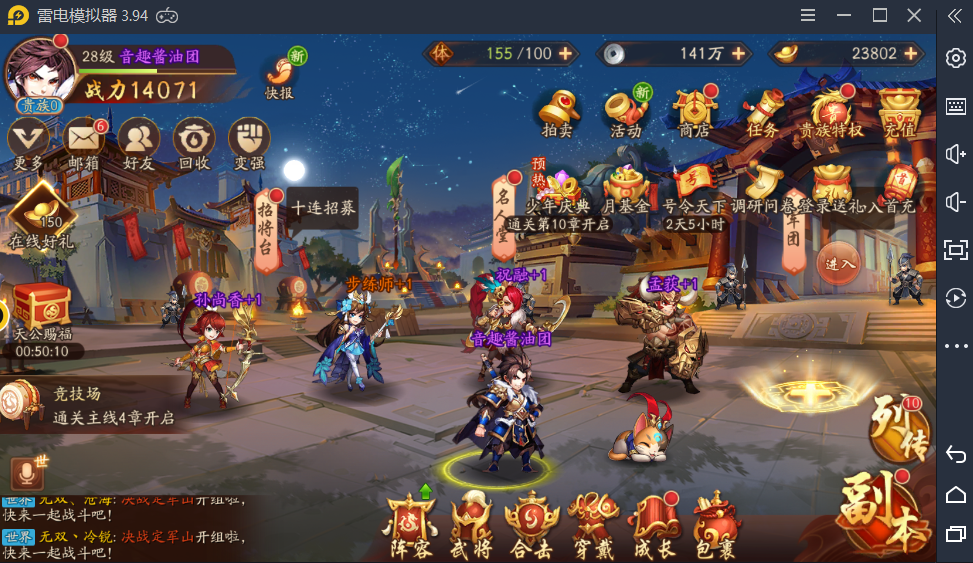Open the 阵容 lineup menu
The height and width of the screenshot is (563, 973).
coord(411,524)
